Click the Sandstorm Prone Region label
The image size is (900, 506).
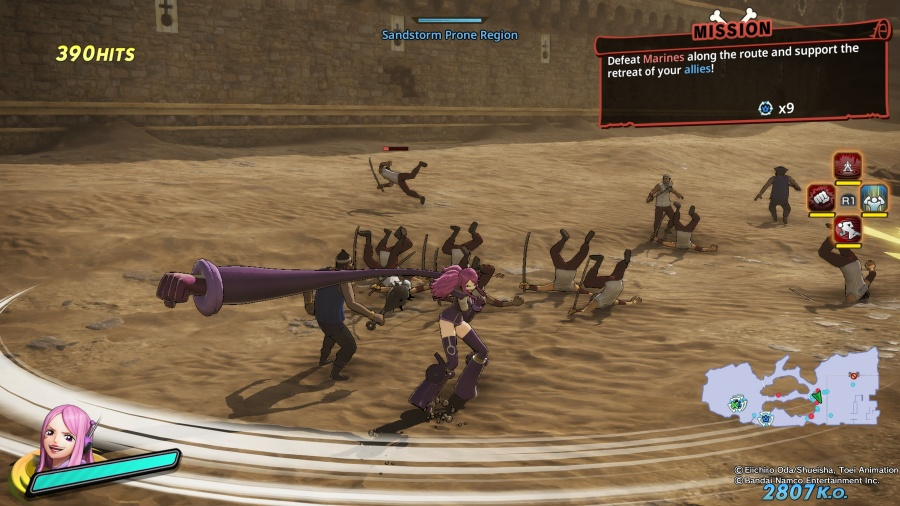pyautogui.click(x=450, y=35)
